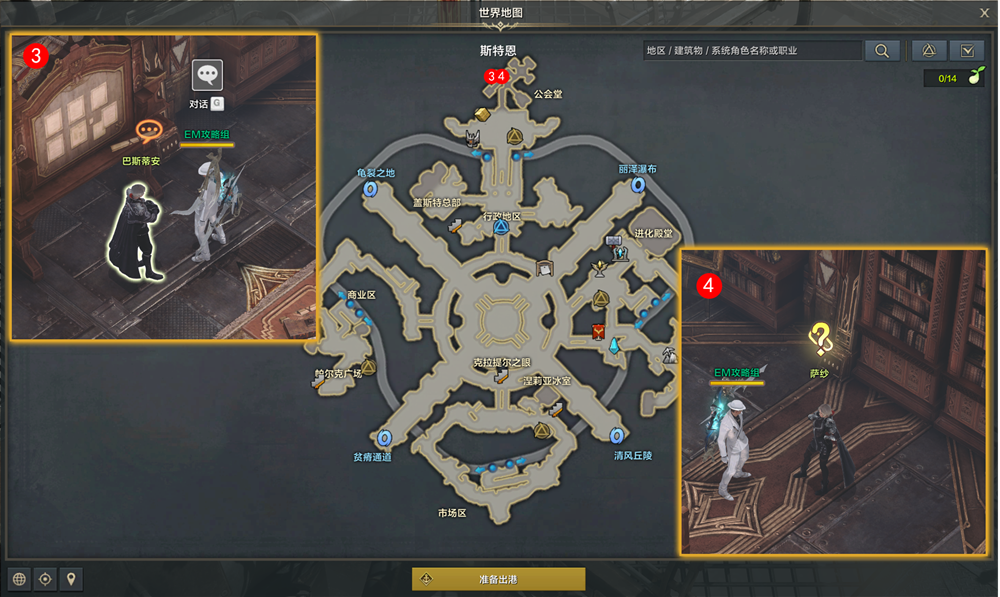Screen dimensions: 1000x597
Task: Select the cyan crystal map marker
Action: click(614, 344)
